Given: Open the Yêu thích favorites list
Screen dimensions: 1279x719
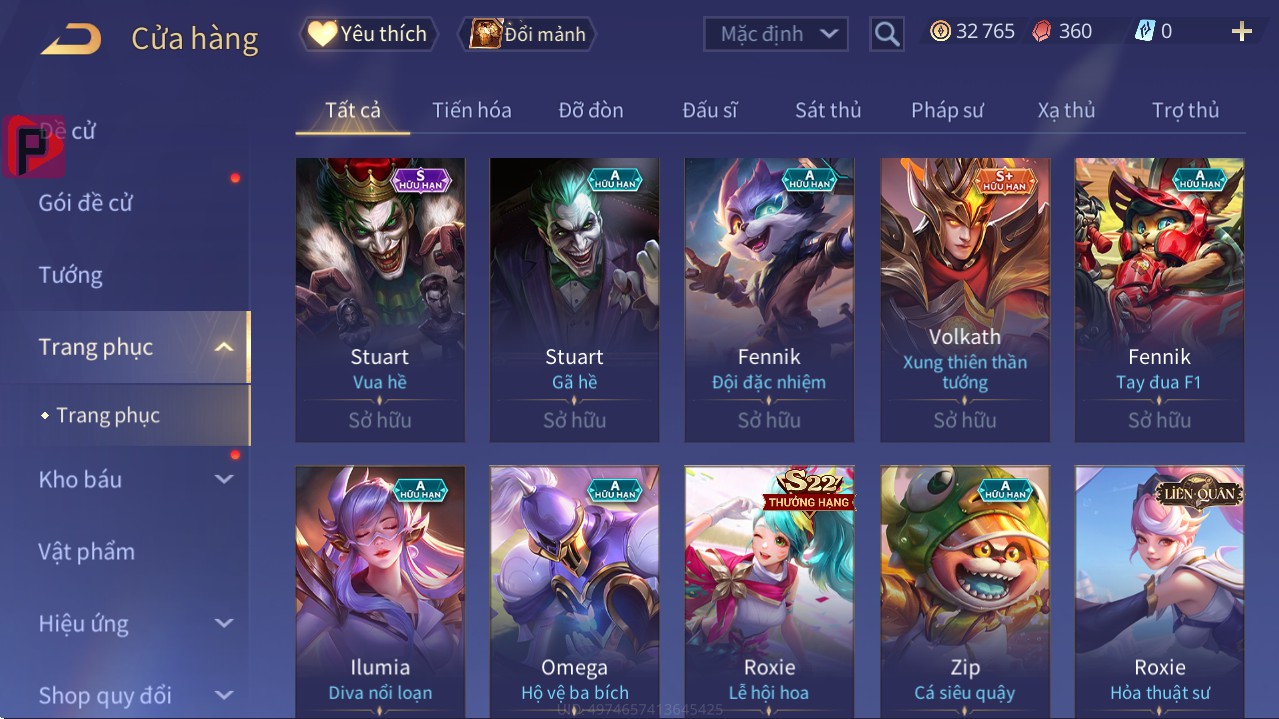Looking at the screenshot, I should pyautogui.click(x=367, y=34).
